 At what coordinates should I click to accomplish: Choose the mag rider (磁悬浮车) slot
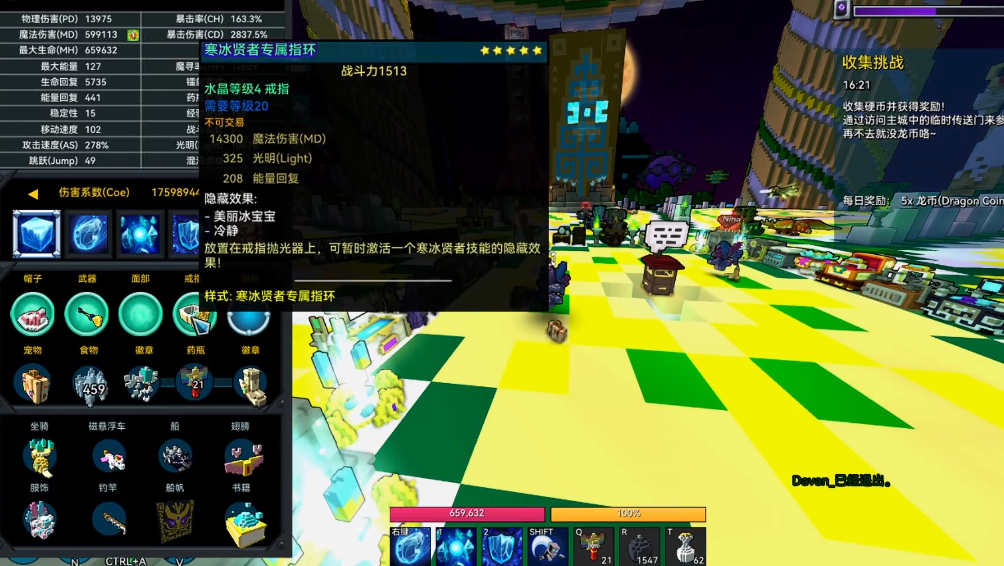(x=108, y=456)
